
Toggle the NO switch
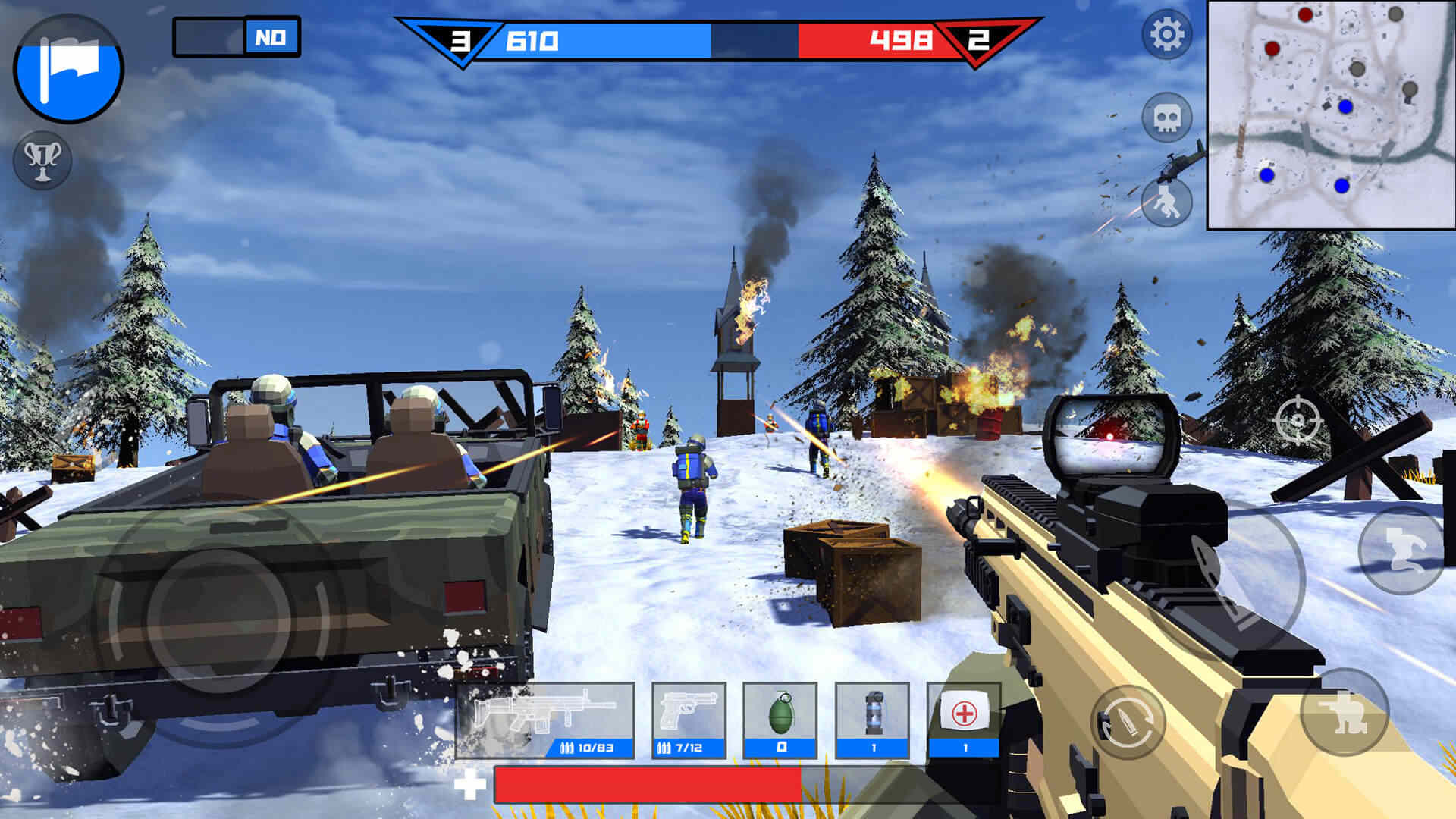click(237, 37)
